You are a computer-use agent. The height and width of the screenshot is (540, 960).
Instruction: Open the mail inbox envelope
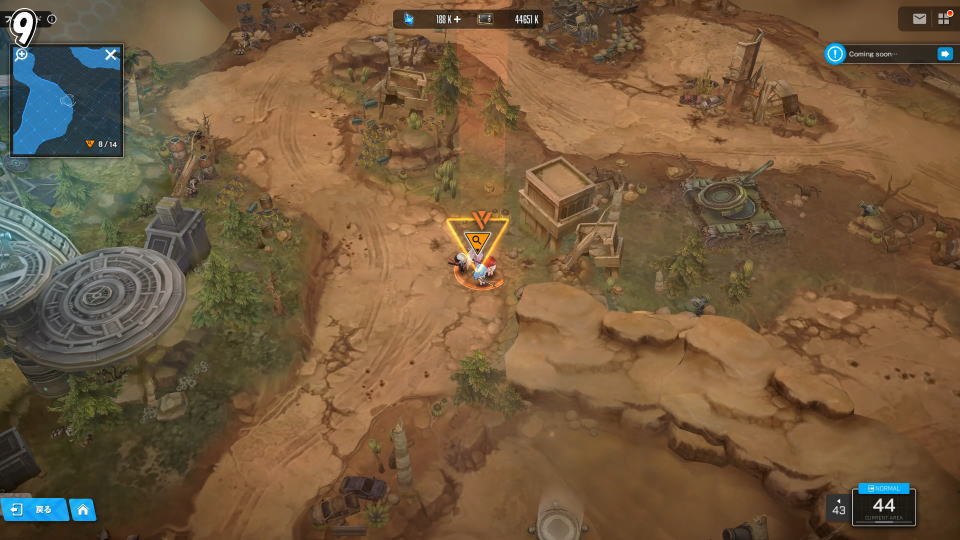919,18
